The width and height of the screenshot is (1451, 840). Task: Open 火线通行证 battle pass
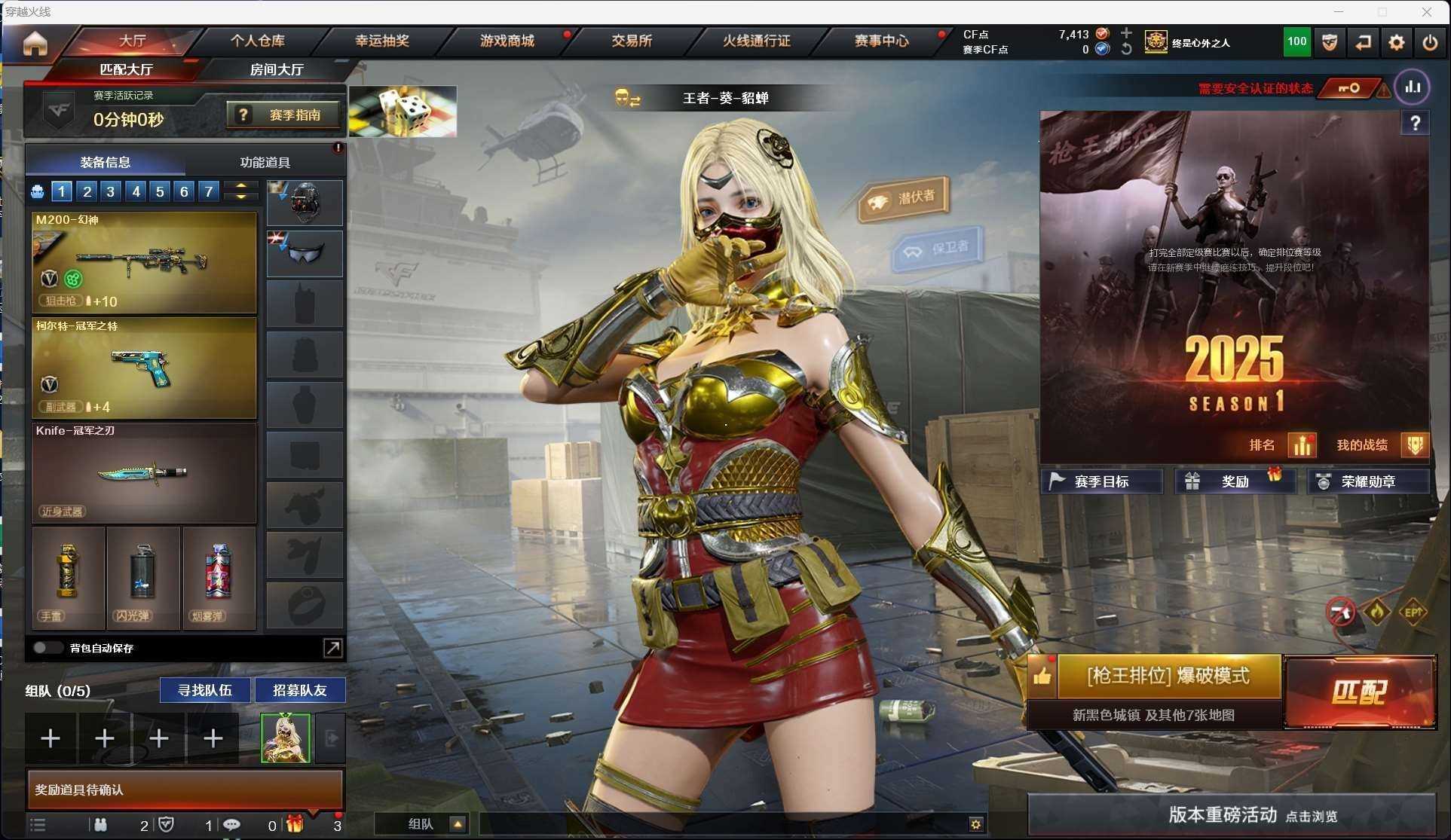tap(756, 41)
